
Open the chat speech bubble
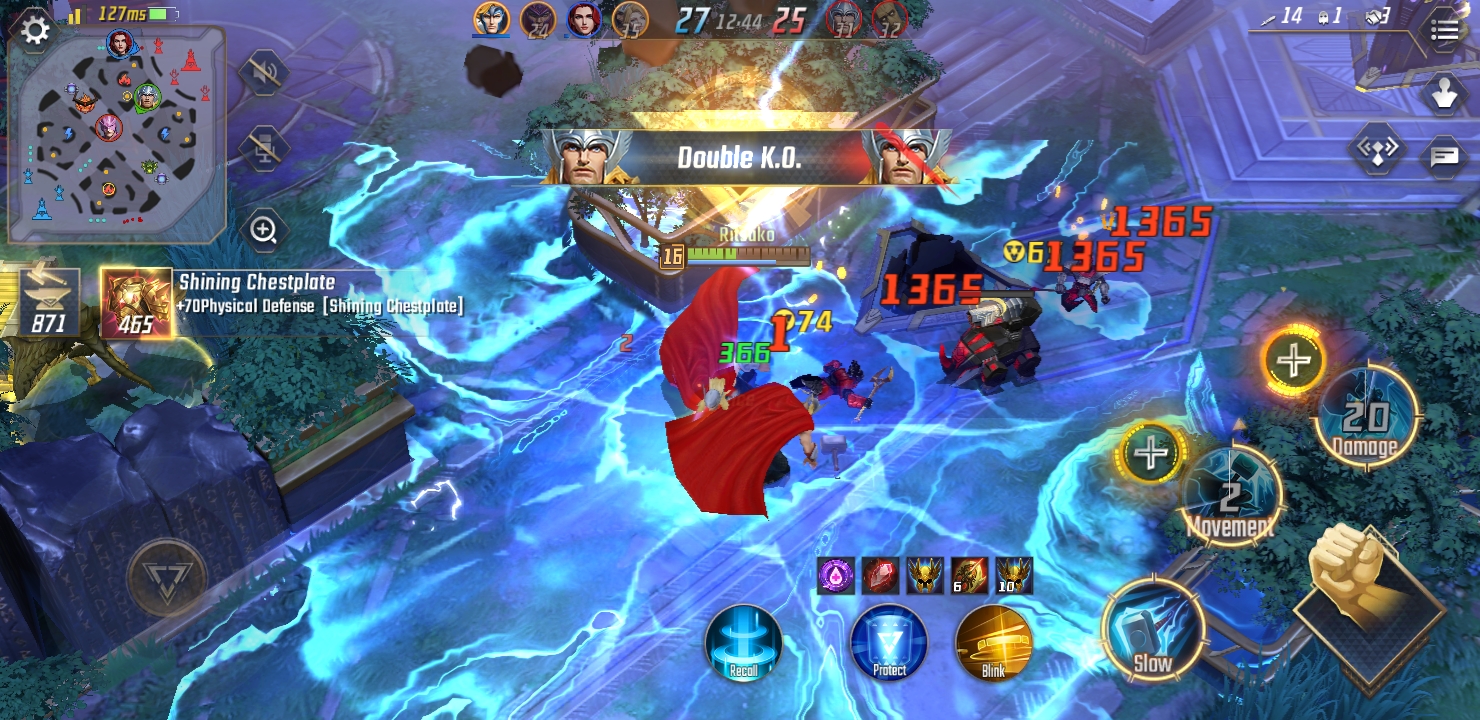1444,156
